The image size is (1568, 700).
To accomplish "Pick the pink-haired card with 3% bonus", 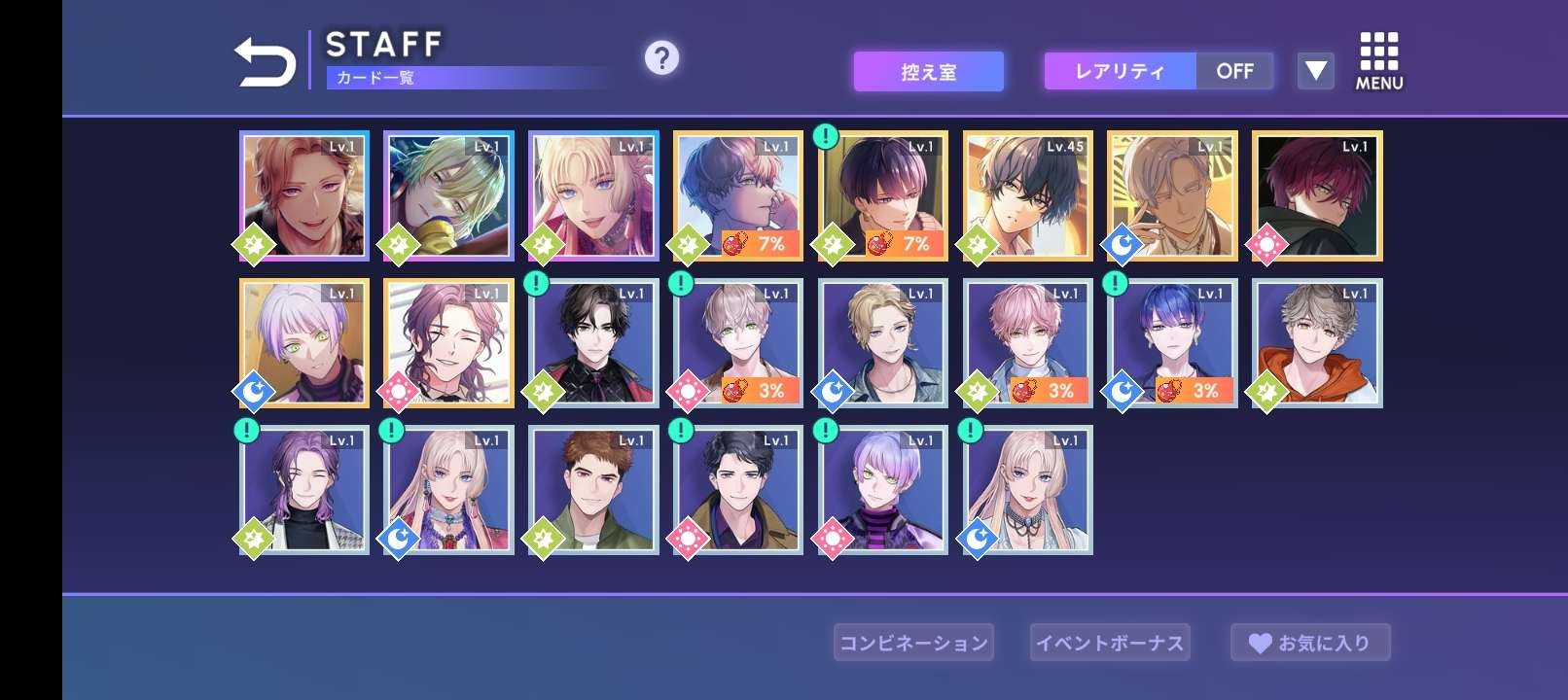I will pyautogui.click(x=1028, y=343).
